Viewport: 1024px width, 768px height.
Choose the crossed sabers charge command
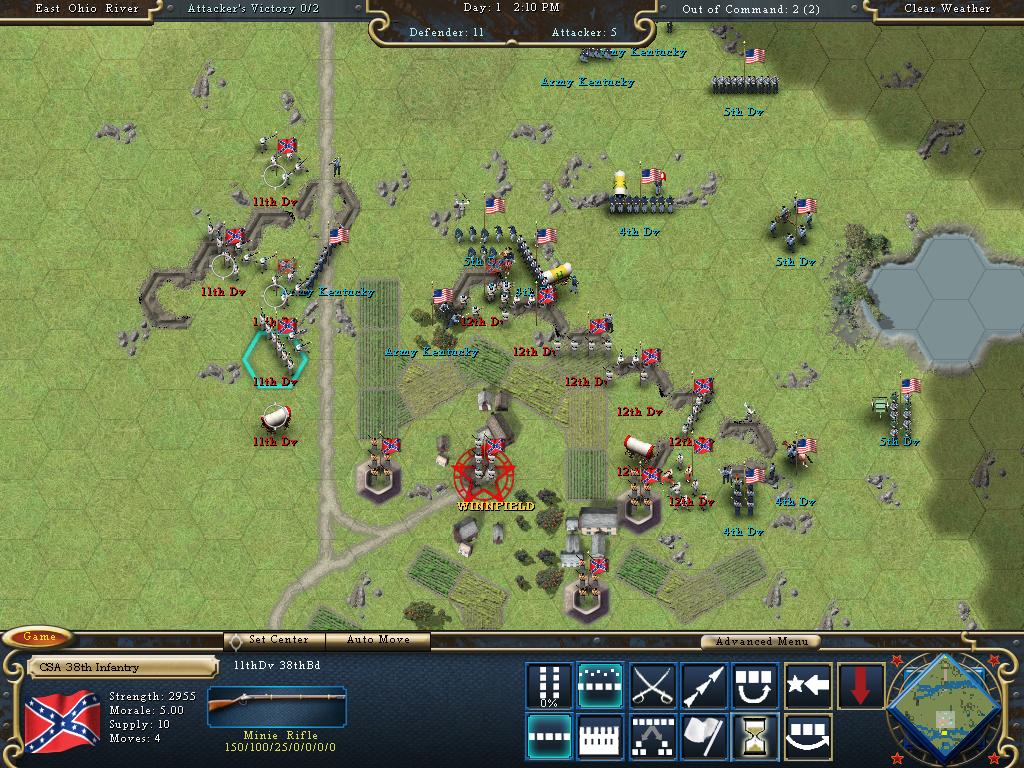point(653,685)
